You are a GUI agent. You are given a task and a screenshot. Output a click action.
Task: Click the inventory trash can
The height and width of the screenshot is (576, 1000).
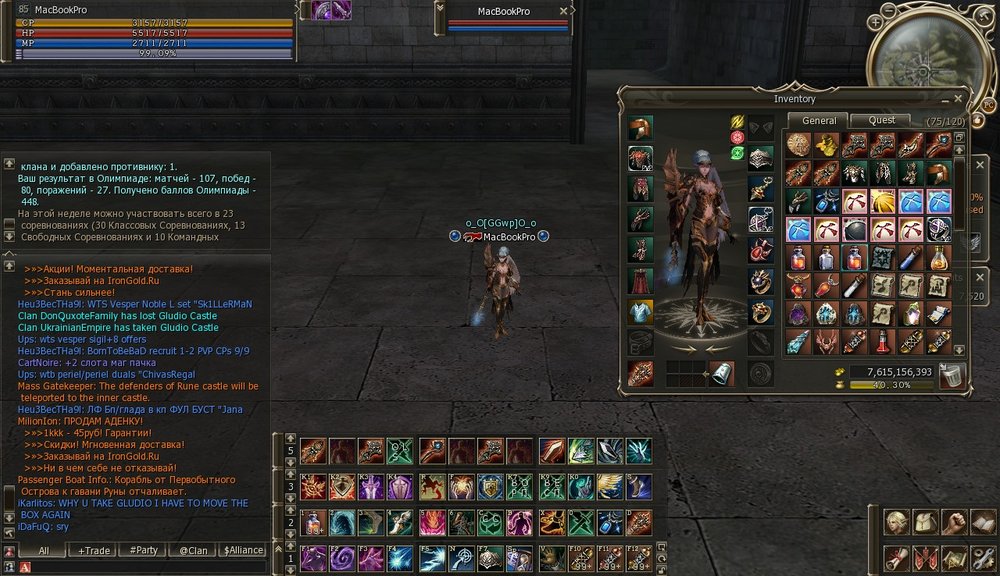[x=954, y=376]
